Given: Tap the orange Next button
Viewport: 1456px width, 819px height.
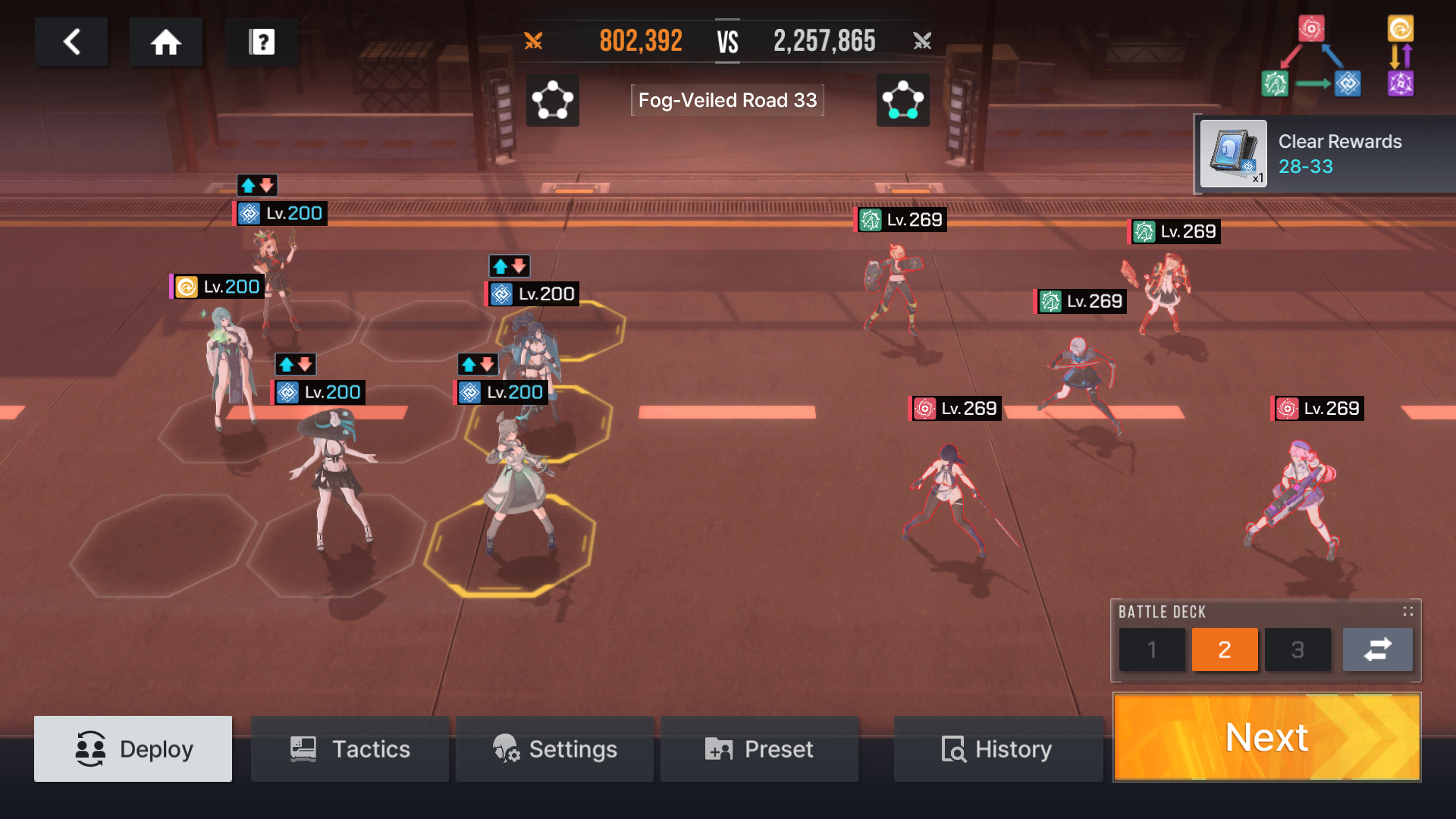Looking at the screenshot, I should click(1266, 737).
